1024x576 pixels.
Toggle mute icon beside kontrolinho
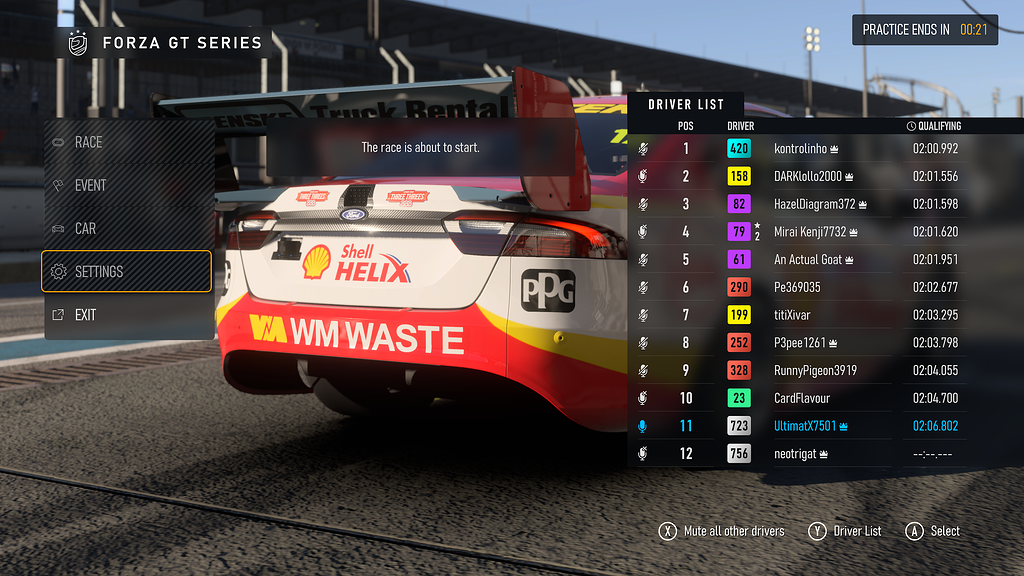point(643,148)
